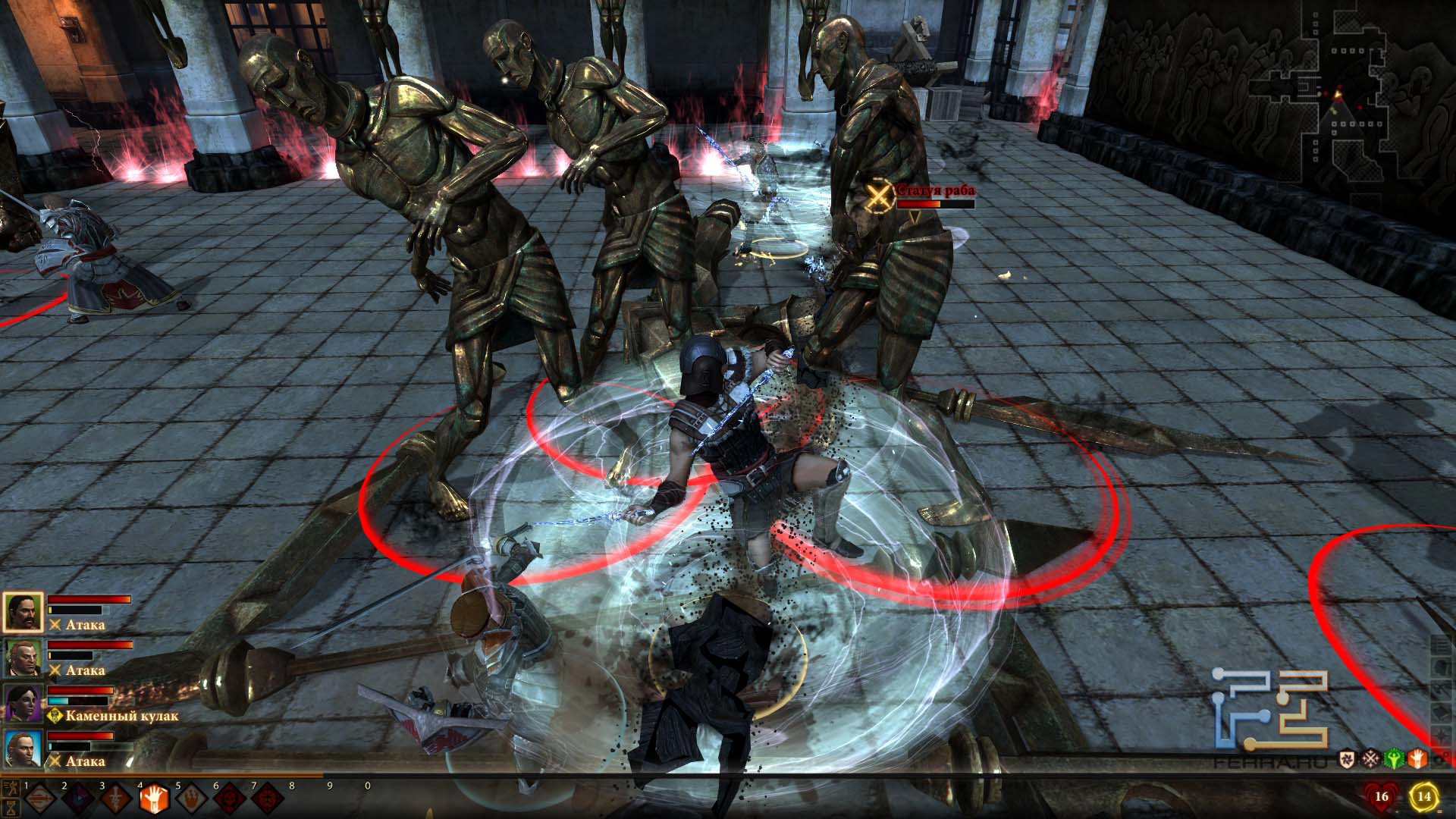Screen dimensions: 1456x819
Task: Activate the paw print ability in slot 5
Action: pyautogui.click(x=193, y=799)
